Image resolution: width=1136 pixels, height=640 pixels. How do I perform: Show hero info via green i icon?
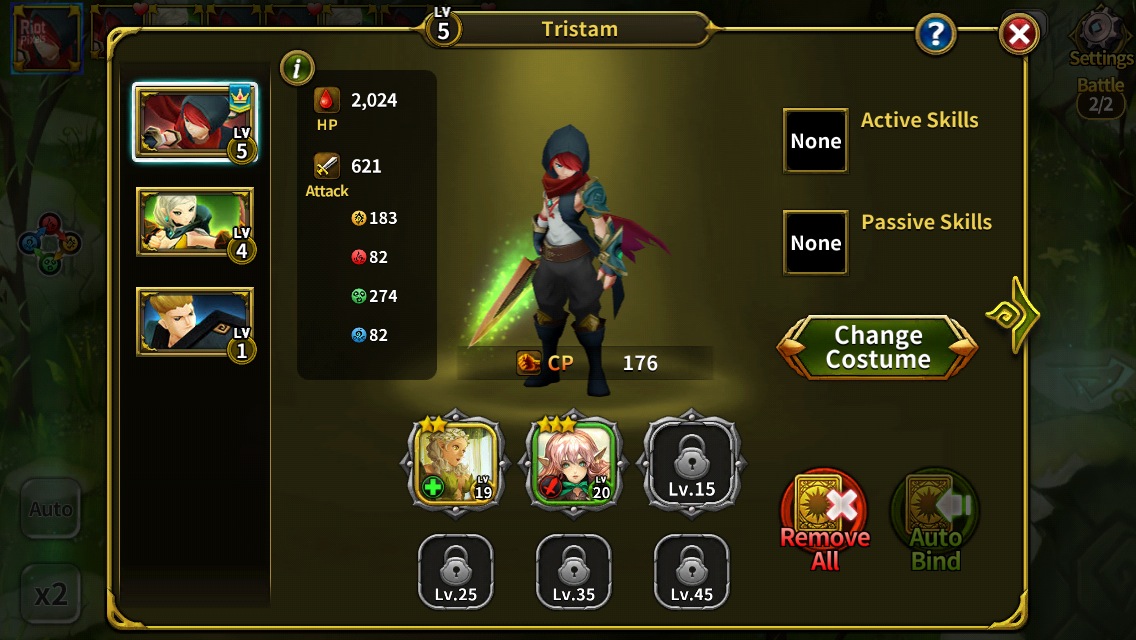coord(297,68)
